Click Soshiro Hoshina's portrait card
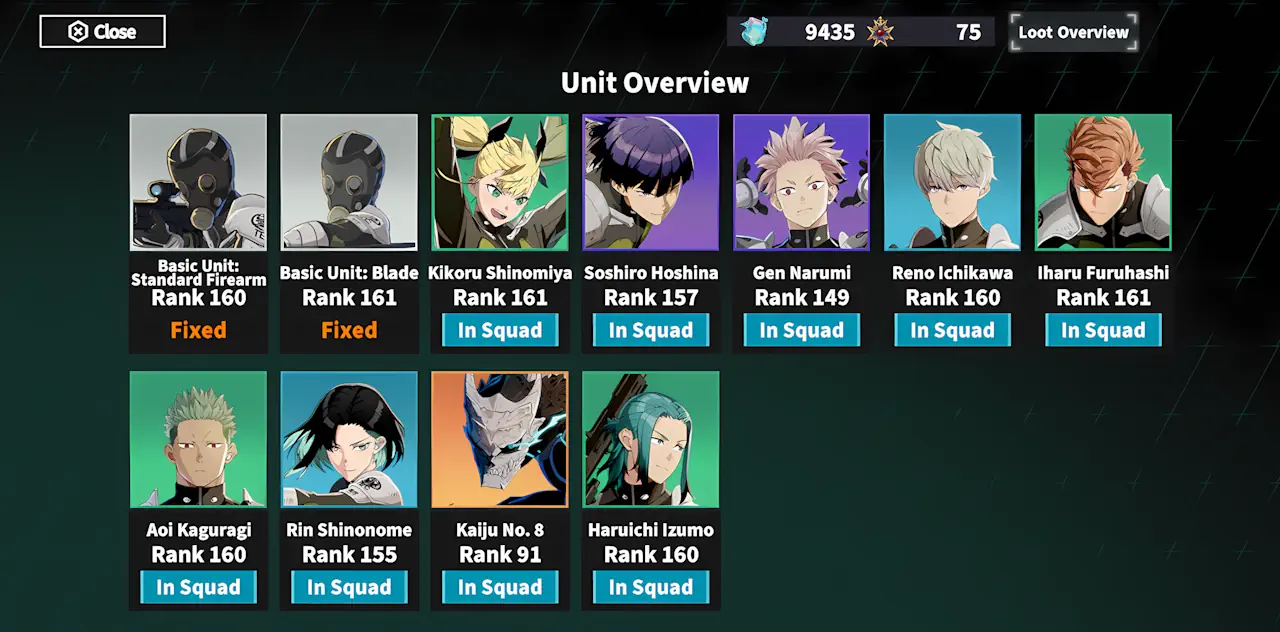Viewport: 1280px width, 632px height. click(x=651, y=182)
